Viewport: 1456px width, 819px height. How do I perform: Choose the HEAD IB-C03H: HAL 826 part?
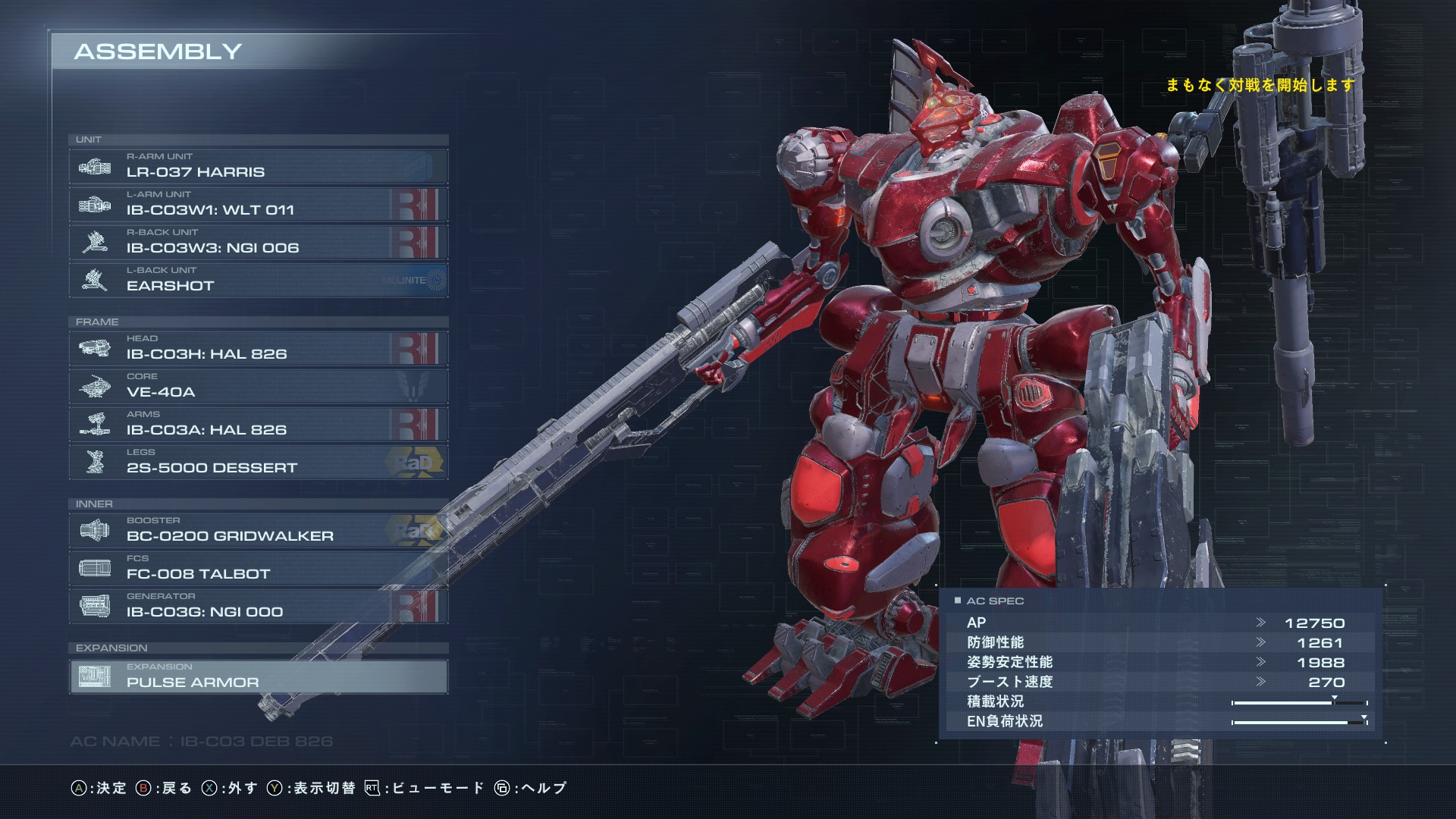258,348
